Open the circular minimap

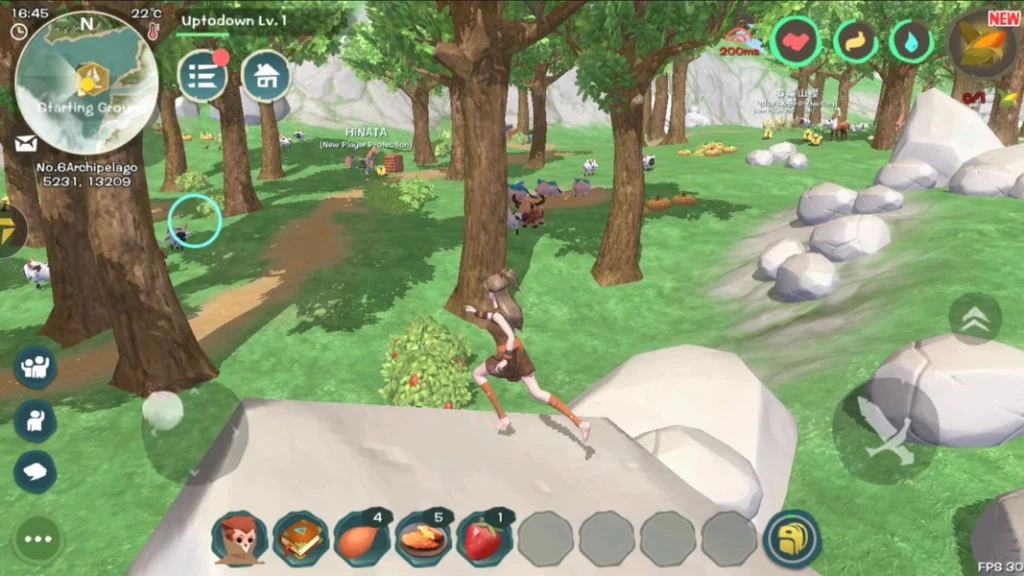pos(86,81)
